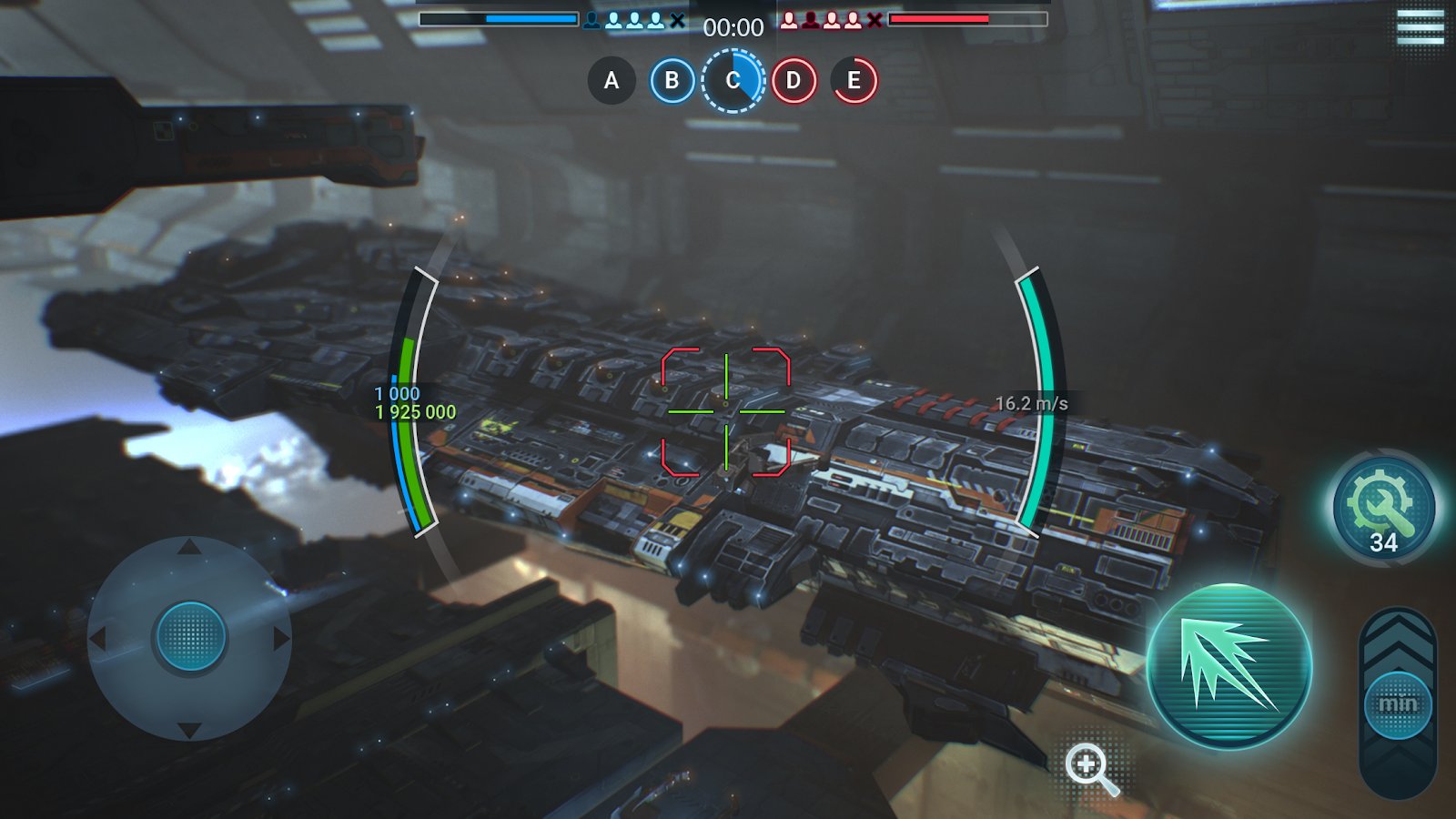
Task: Steer right with the joystick arrow
Action: point(281,638)
